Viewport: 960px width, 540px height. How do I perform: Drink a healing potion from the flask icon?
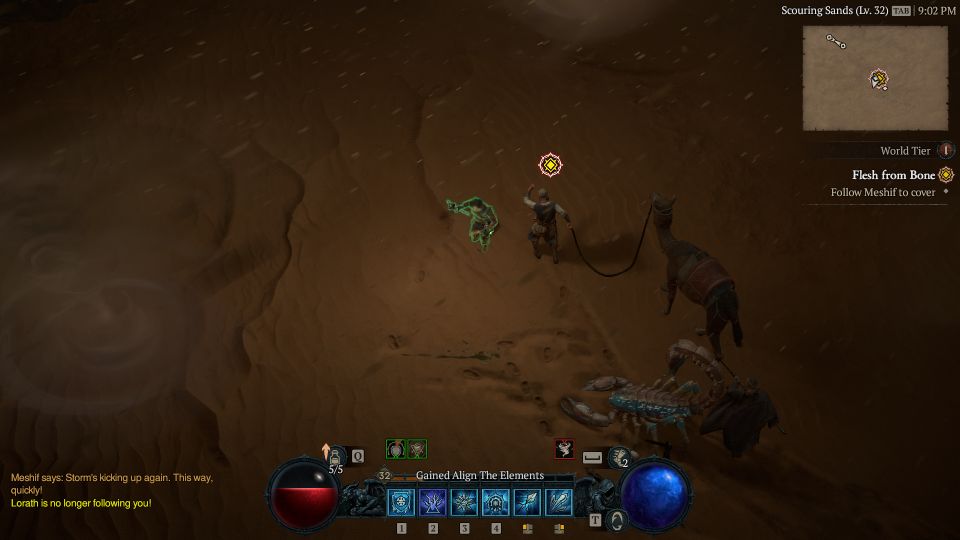pos(336,456)
